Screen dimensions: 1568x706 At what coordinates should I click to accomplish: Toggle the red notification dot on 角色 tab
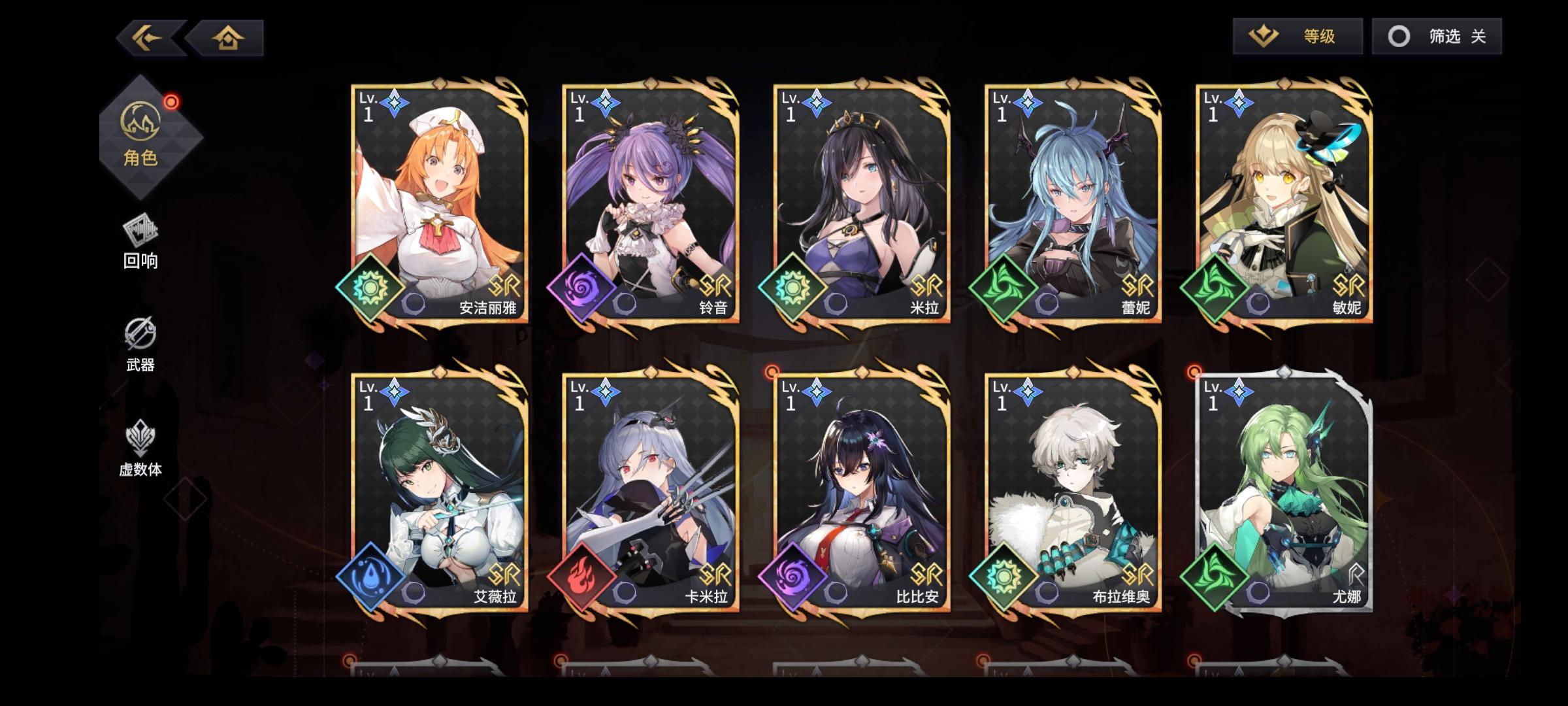tap(171, 101)
